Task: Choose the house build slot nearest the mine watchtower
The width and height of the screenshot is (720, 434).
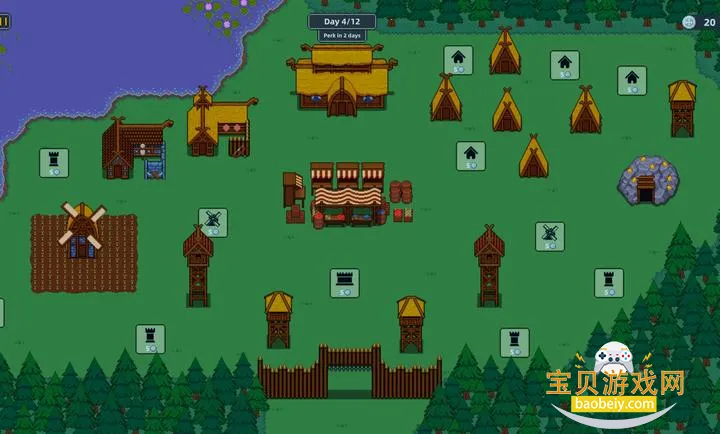Action: (631, 80)
